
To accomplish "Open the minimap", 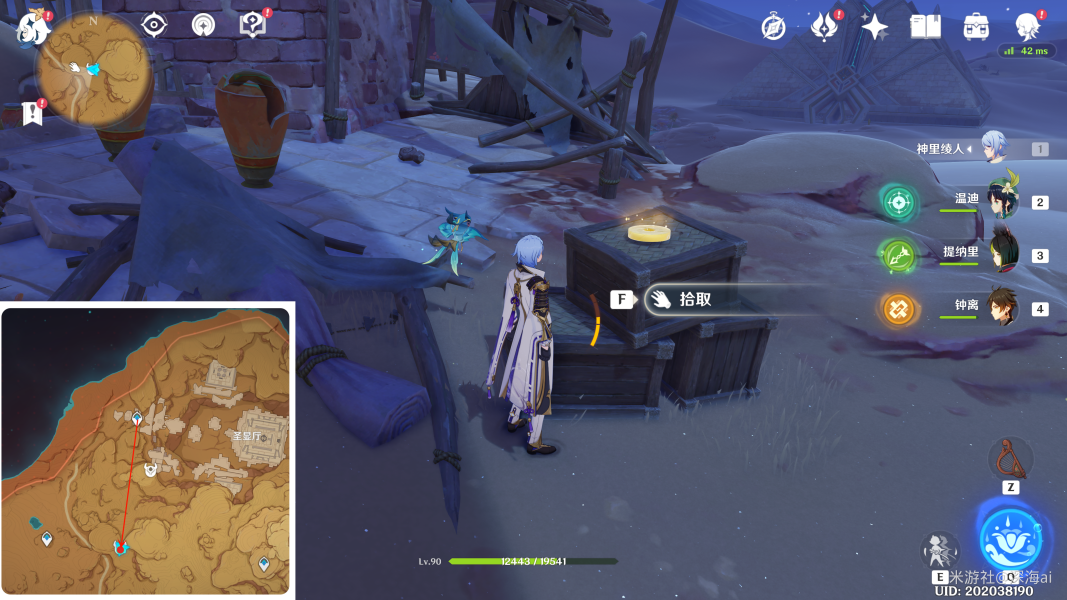I will [93, 69].
